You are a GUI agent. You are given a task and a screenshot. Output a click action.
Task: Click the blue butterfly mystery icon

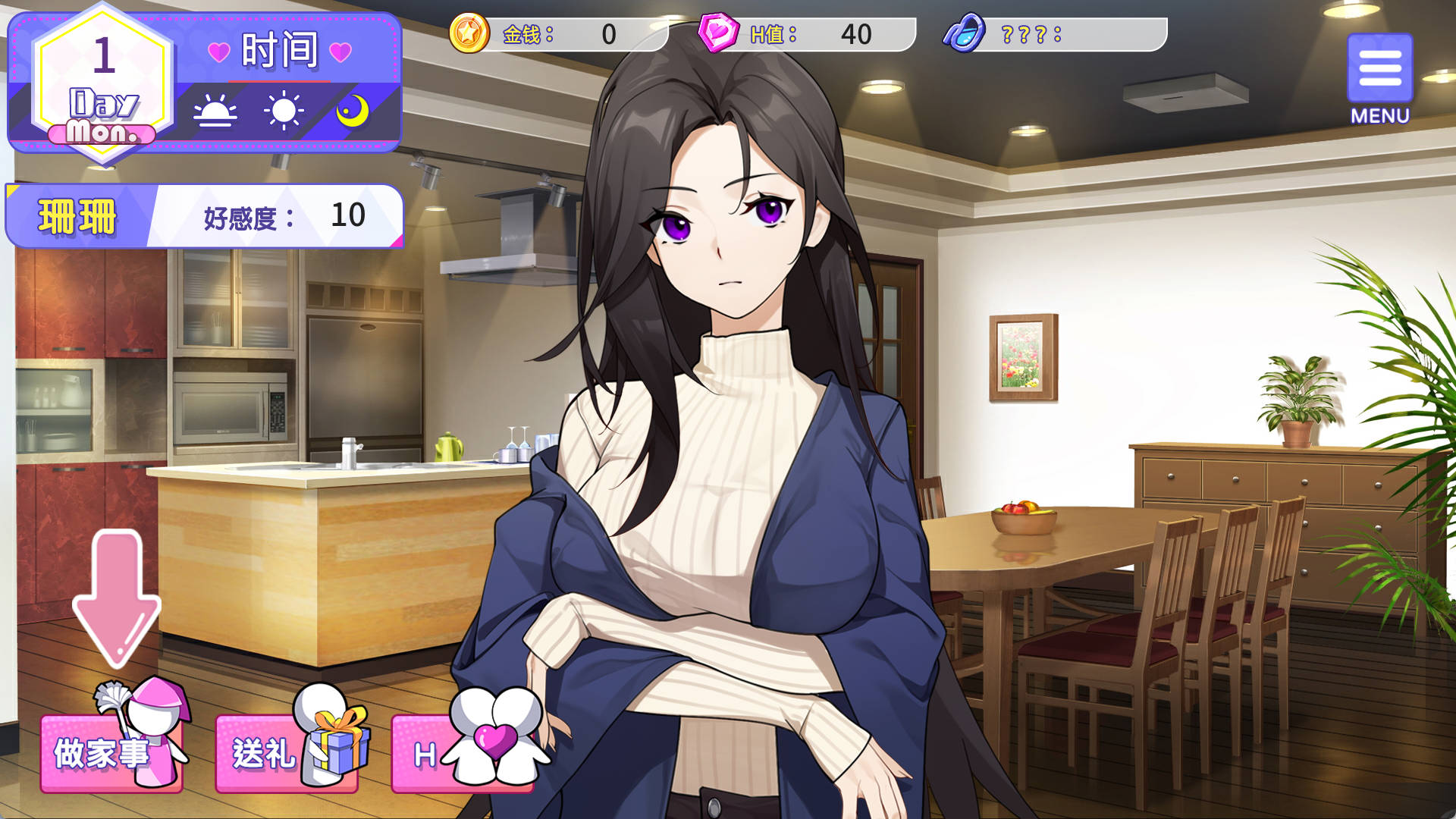tap(964, 33)
